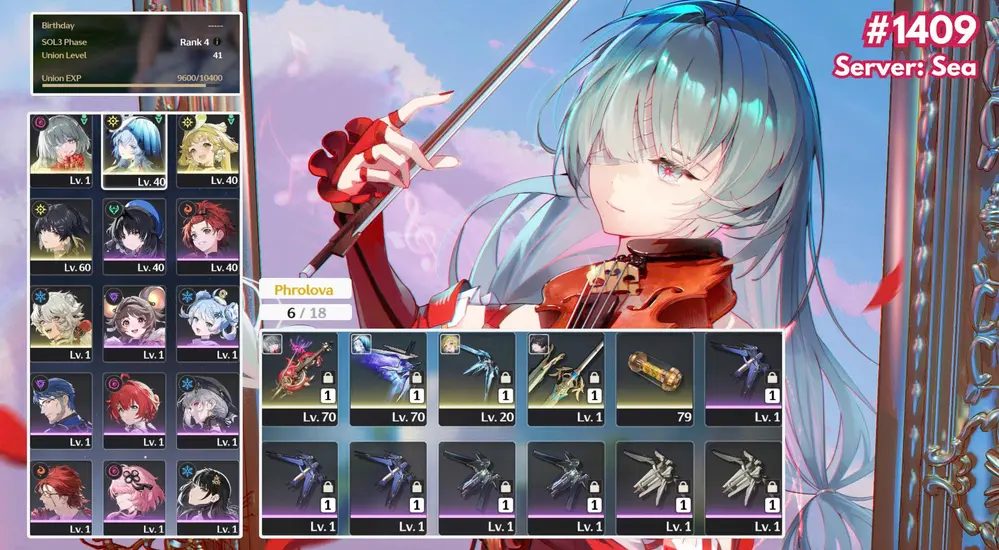
Task: Click the Phrolova name label
Action: pyautogui.click(x=298, y=290)
